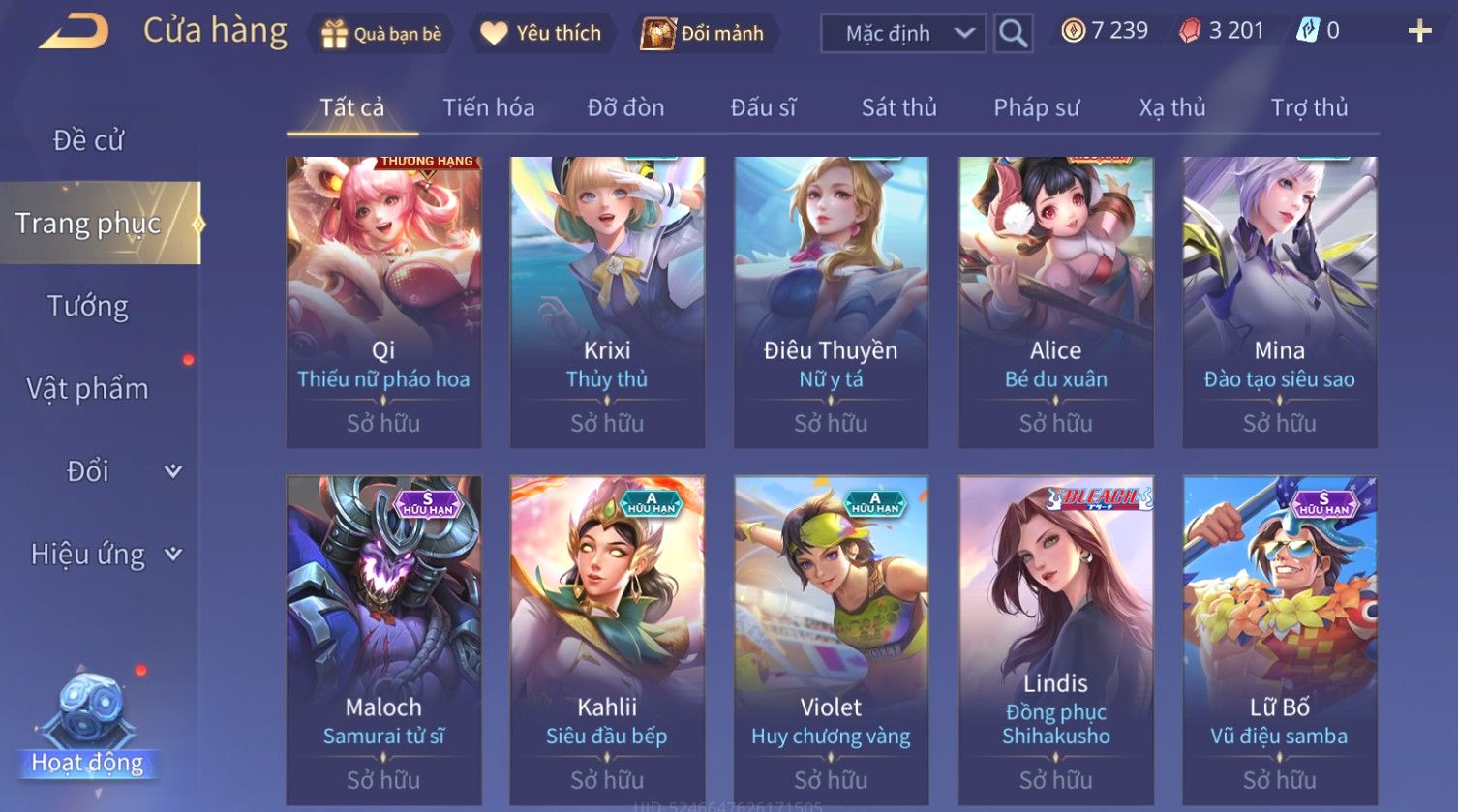
Task: Show the Trợ thủ skins tab
Action: (1309, 107)
